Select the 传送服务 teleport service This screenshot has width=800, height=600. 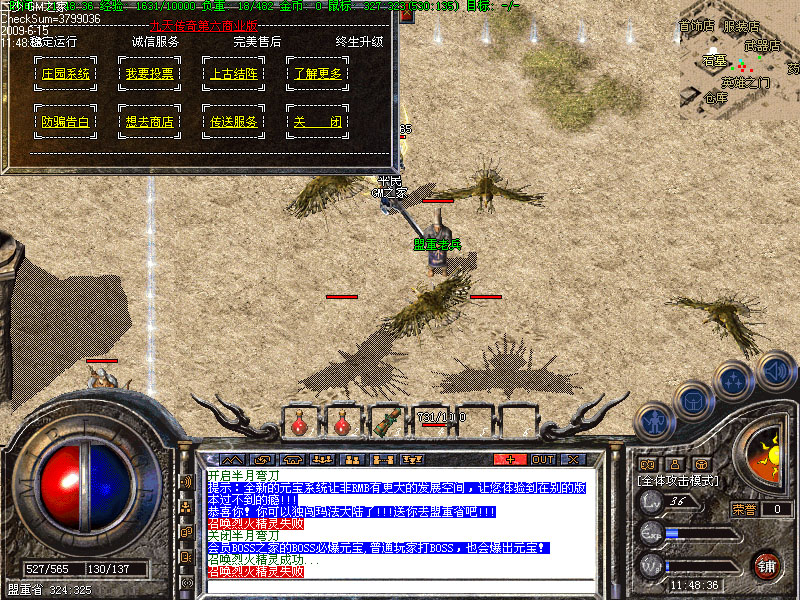pyautogui.click(x=234, y=122)
